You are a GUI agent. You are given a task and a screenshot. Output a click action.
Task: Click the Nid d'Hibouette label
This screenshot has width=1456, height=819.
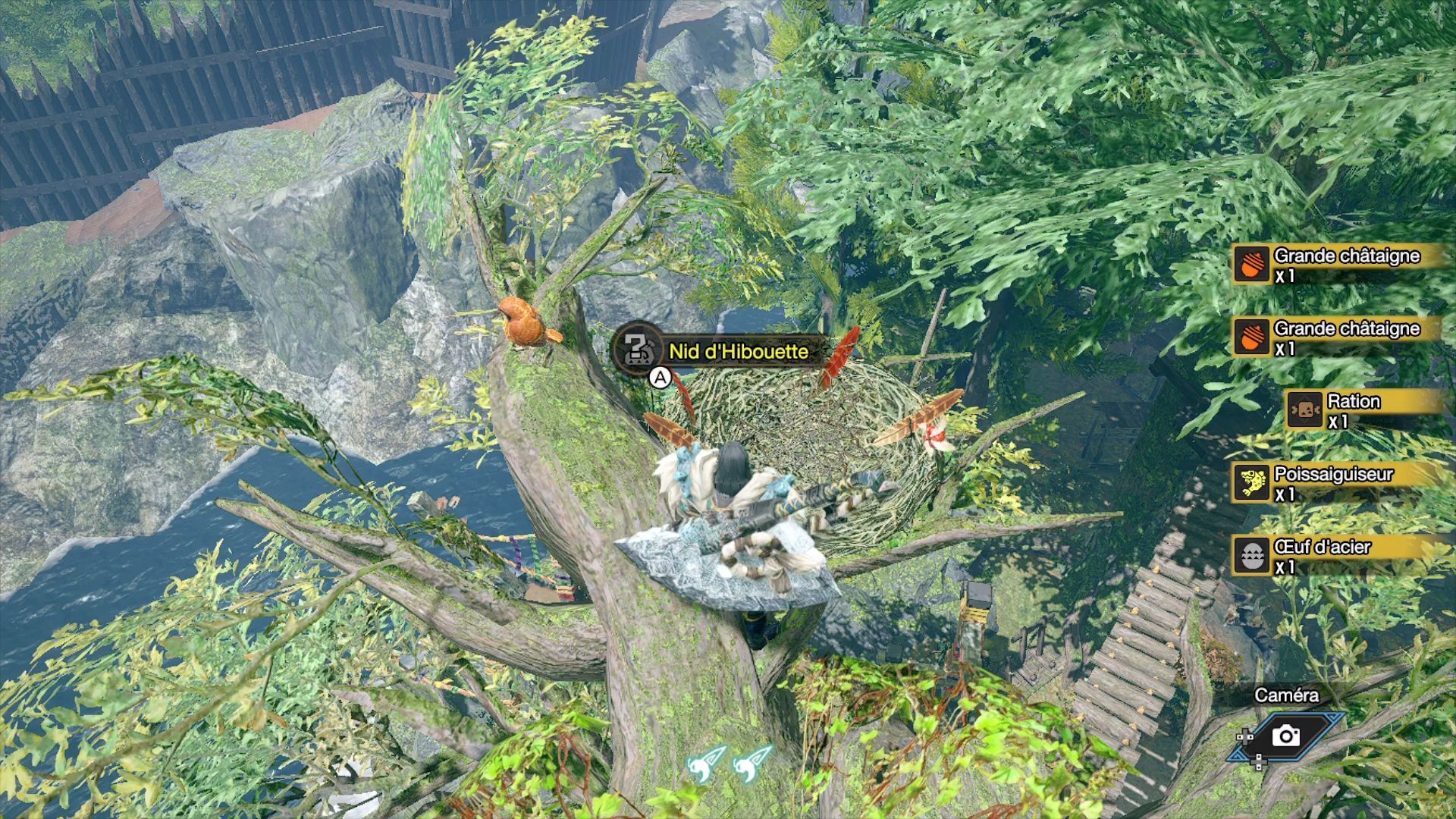click(739, 351)
